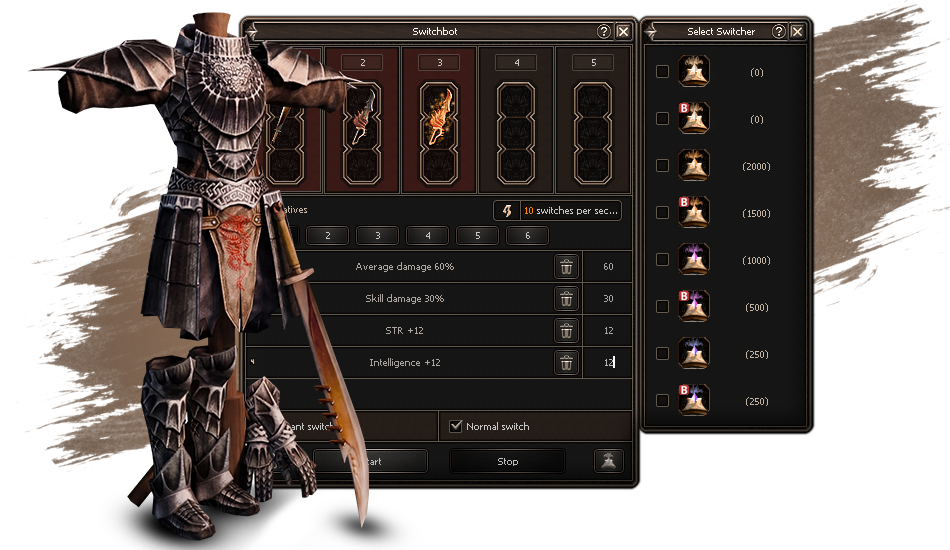Delete the Average damage 60% bonus

coord(566,267)
